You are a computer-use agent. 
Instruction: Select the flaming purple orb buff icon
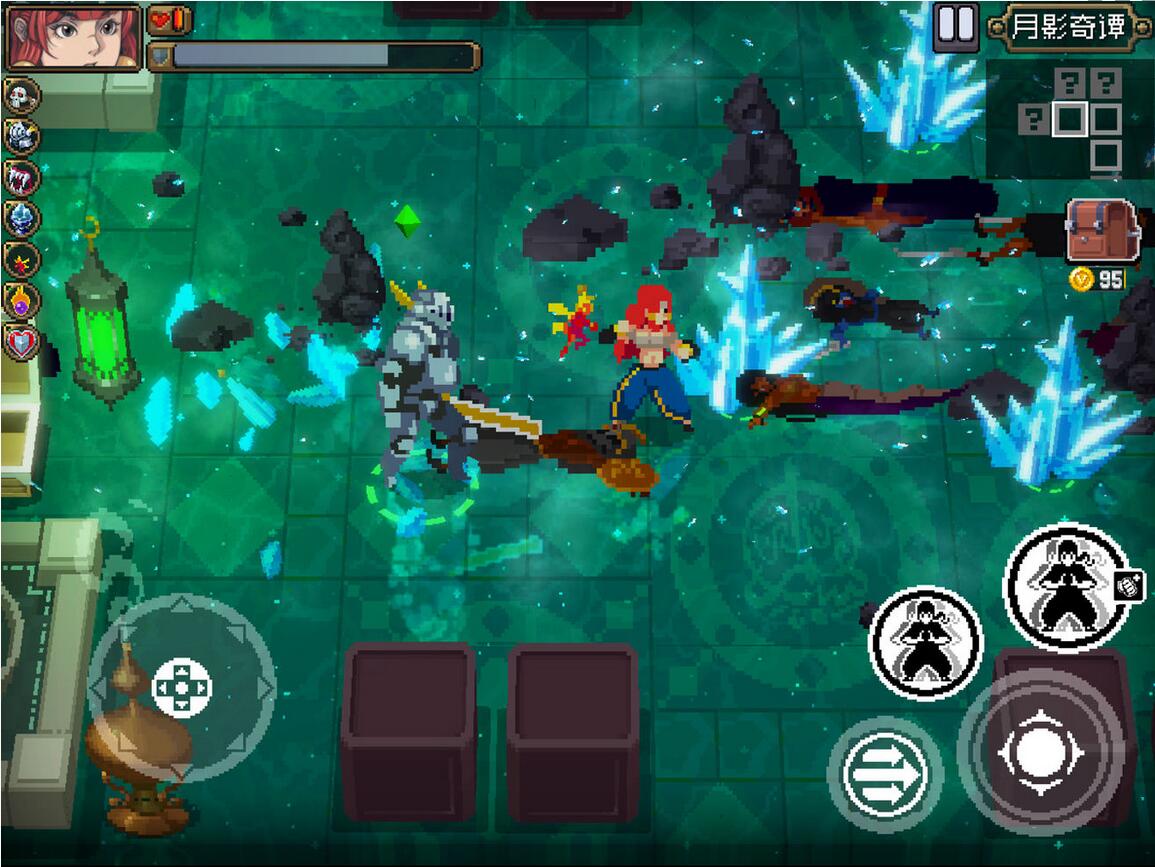[22, 300]
